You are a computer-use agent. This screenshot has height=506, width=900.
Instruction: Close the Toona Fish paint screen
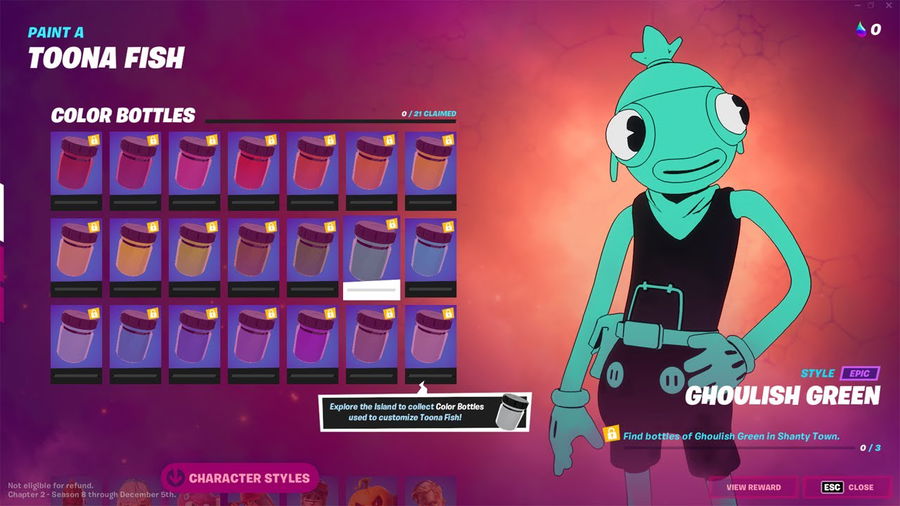(x=850, y=487)
